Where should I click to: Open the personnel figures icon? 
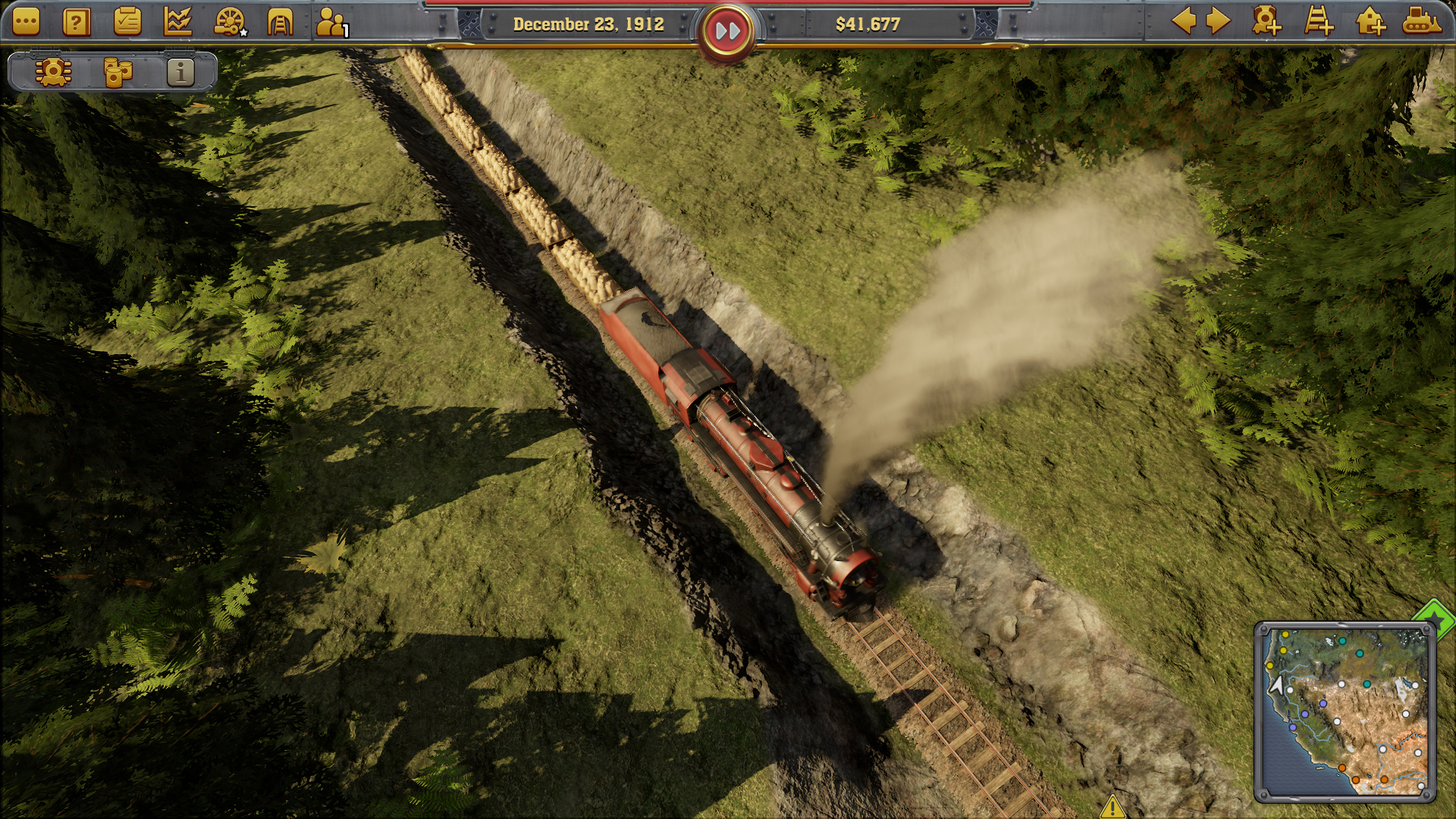pos(331,23)
